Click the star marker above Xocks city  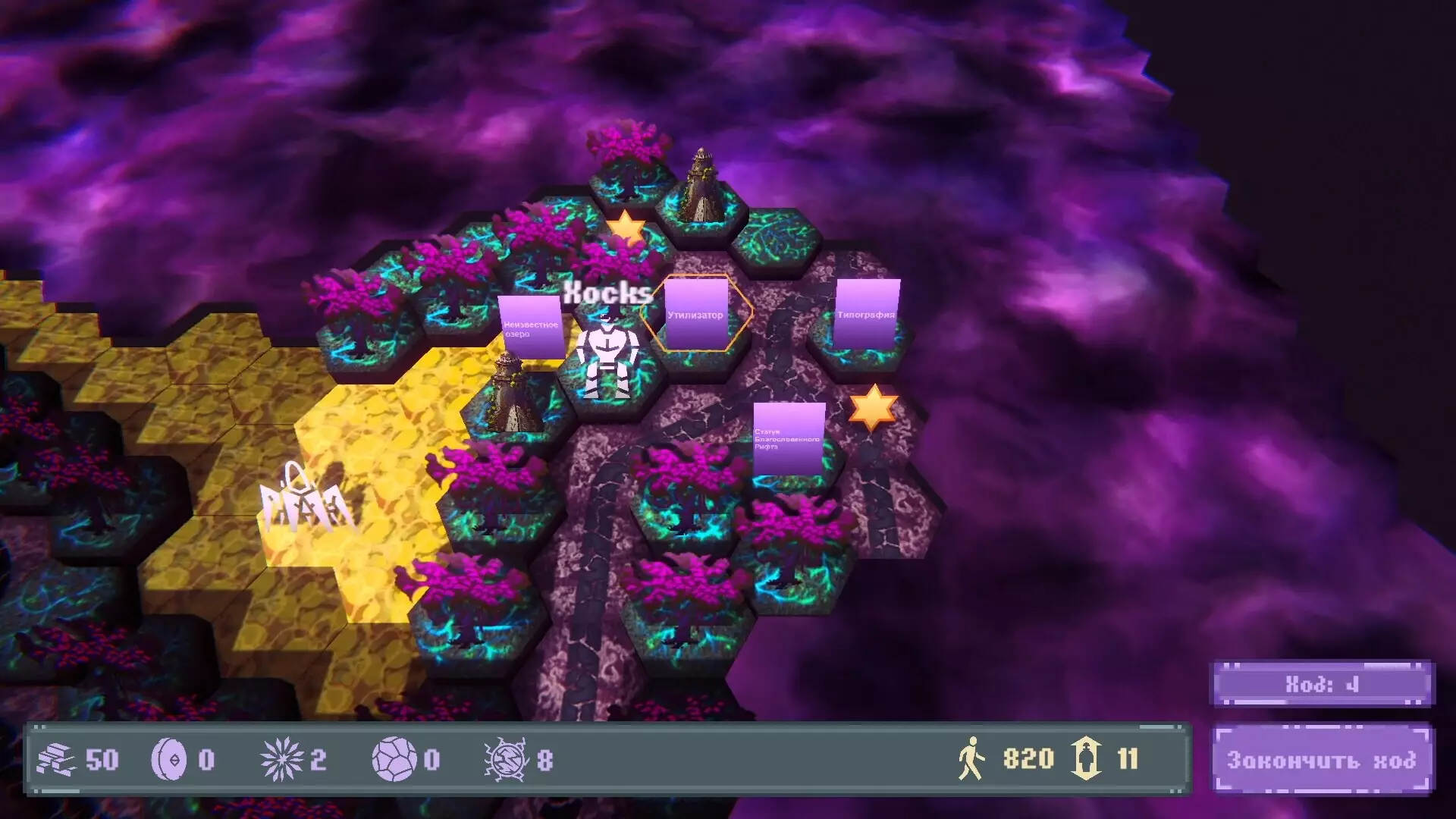(x=625, y=226)
